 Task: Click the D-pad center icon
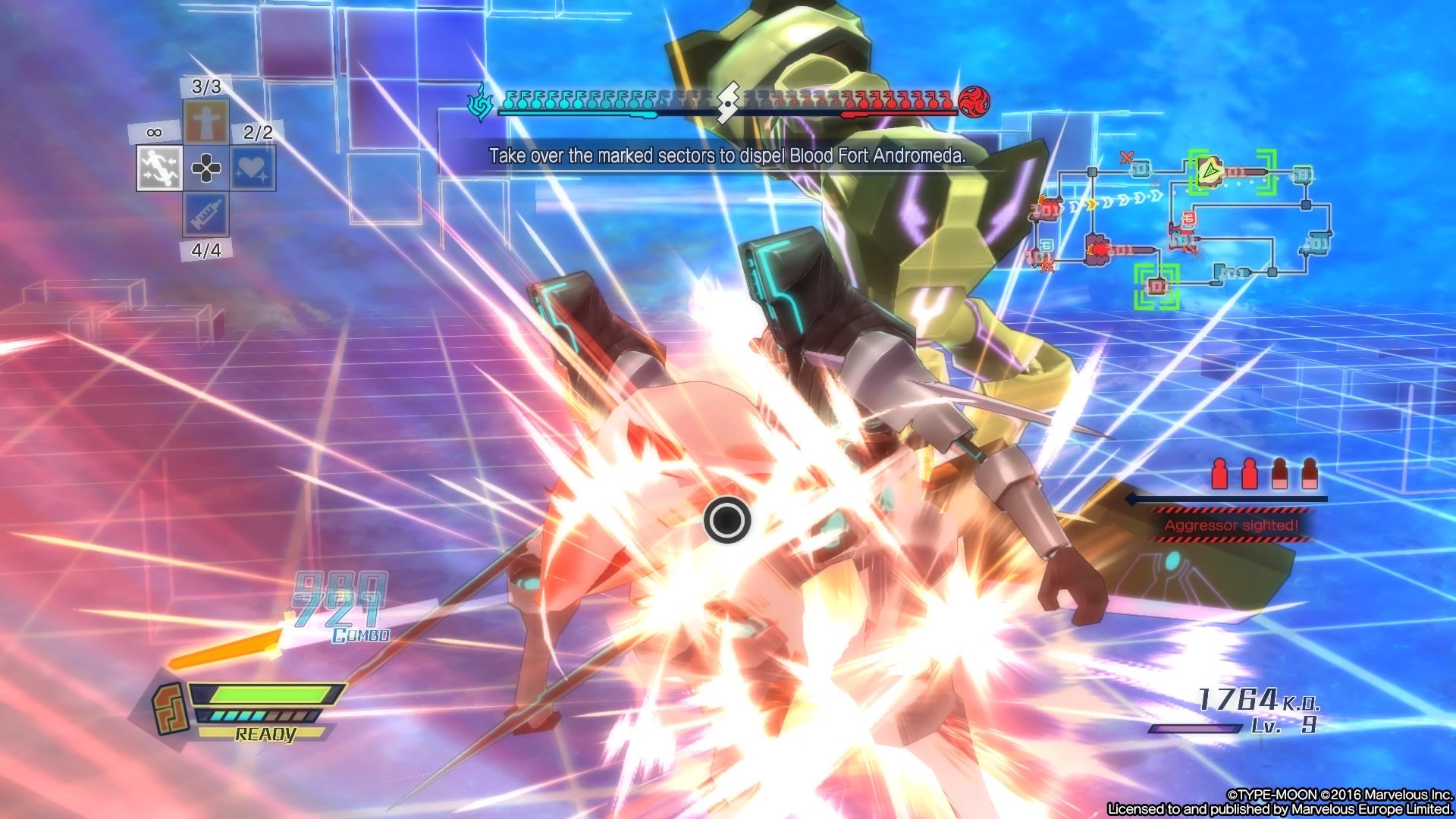pyautogui.click(x=206, y=168)
